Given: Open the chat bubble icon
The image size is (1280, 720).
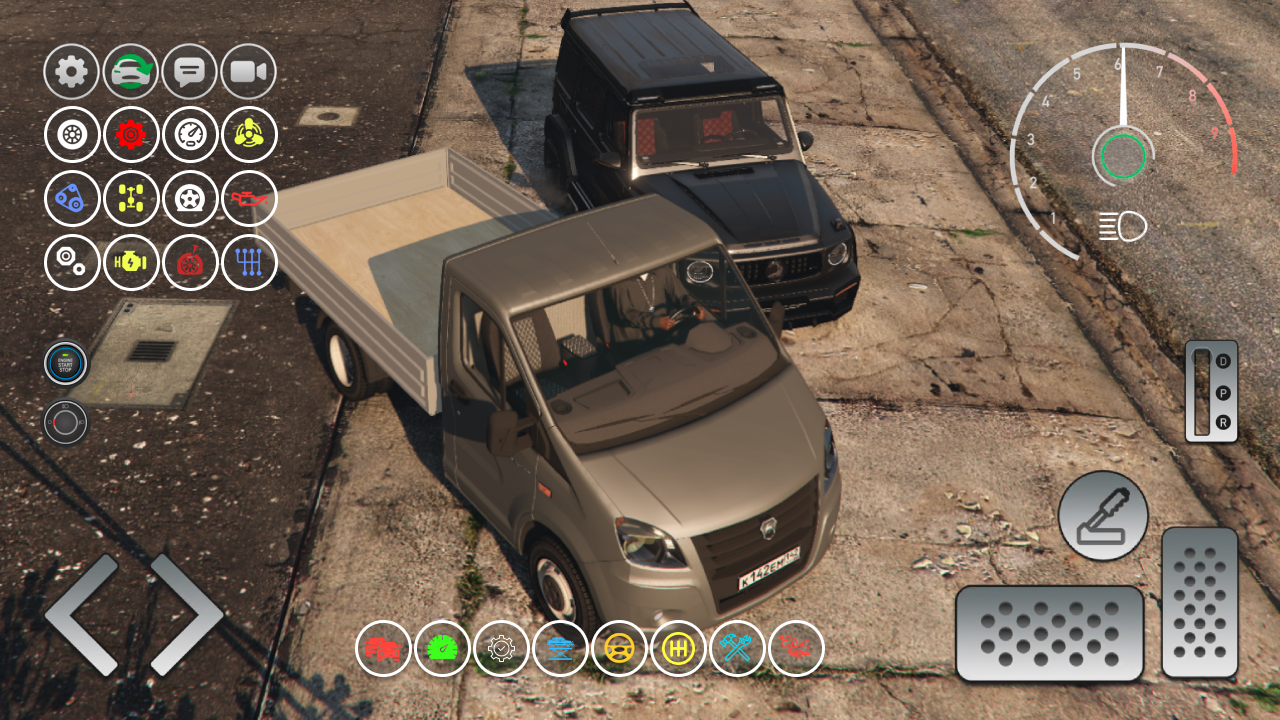Looking at the screenshot, I should 190,71.
